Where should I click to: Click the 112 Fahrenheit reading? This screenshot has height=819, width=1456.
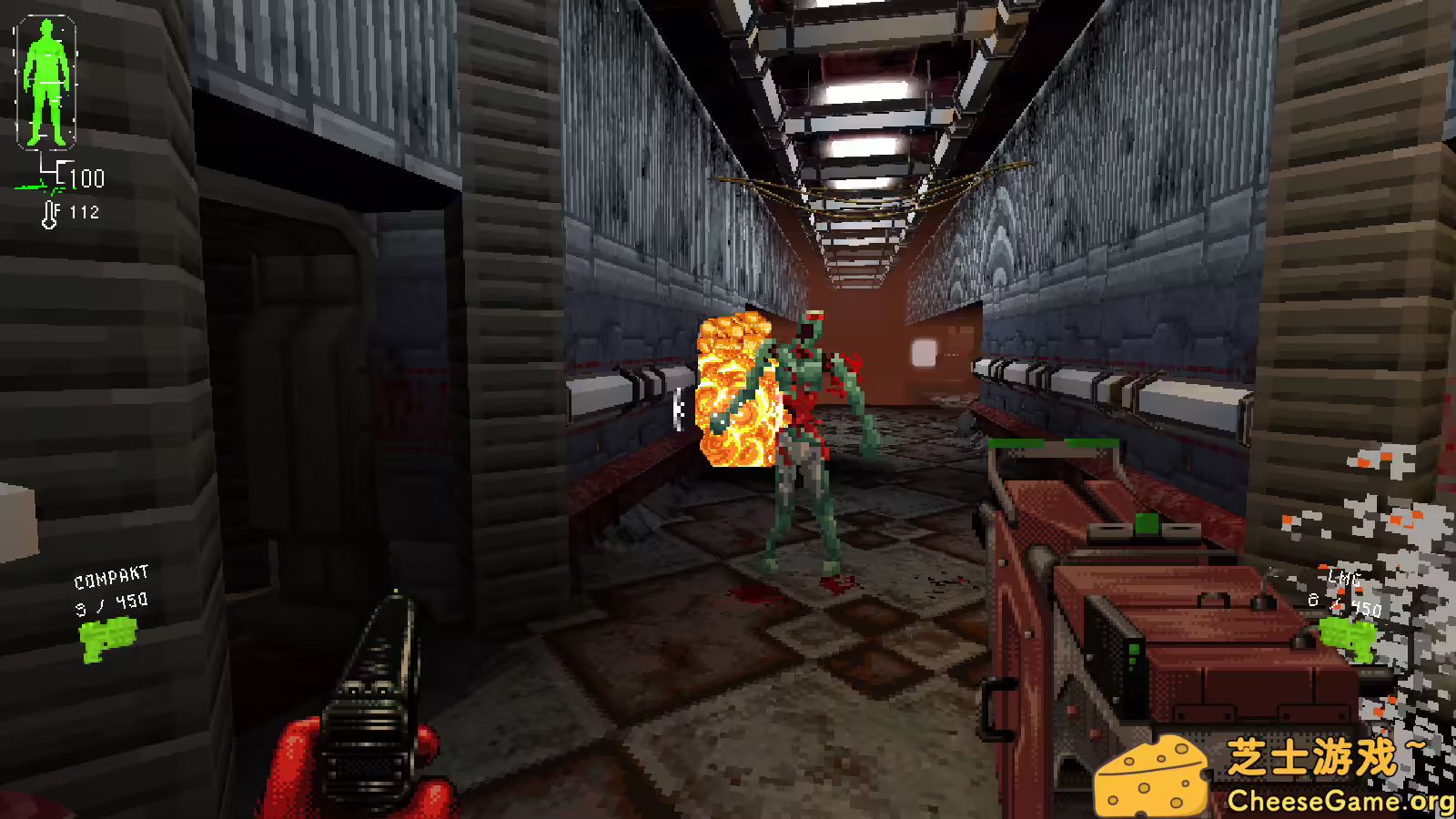[85, 212]
